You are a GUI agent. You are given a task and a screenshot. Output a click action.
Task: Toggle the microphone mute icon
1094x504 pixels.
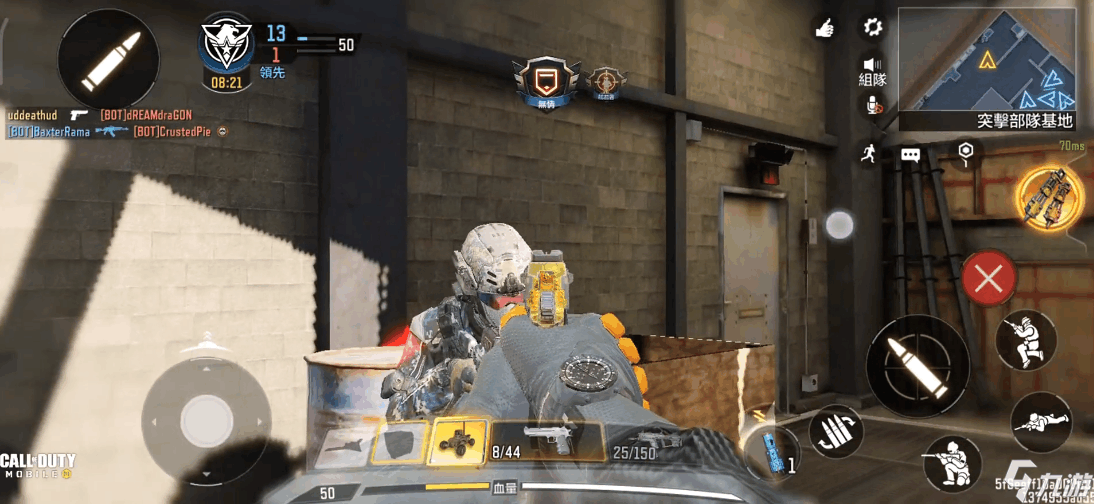click(873, 107)
